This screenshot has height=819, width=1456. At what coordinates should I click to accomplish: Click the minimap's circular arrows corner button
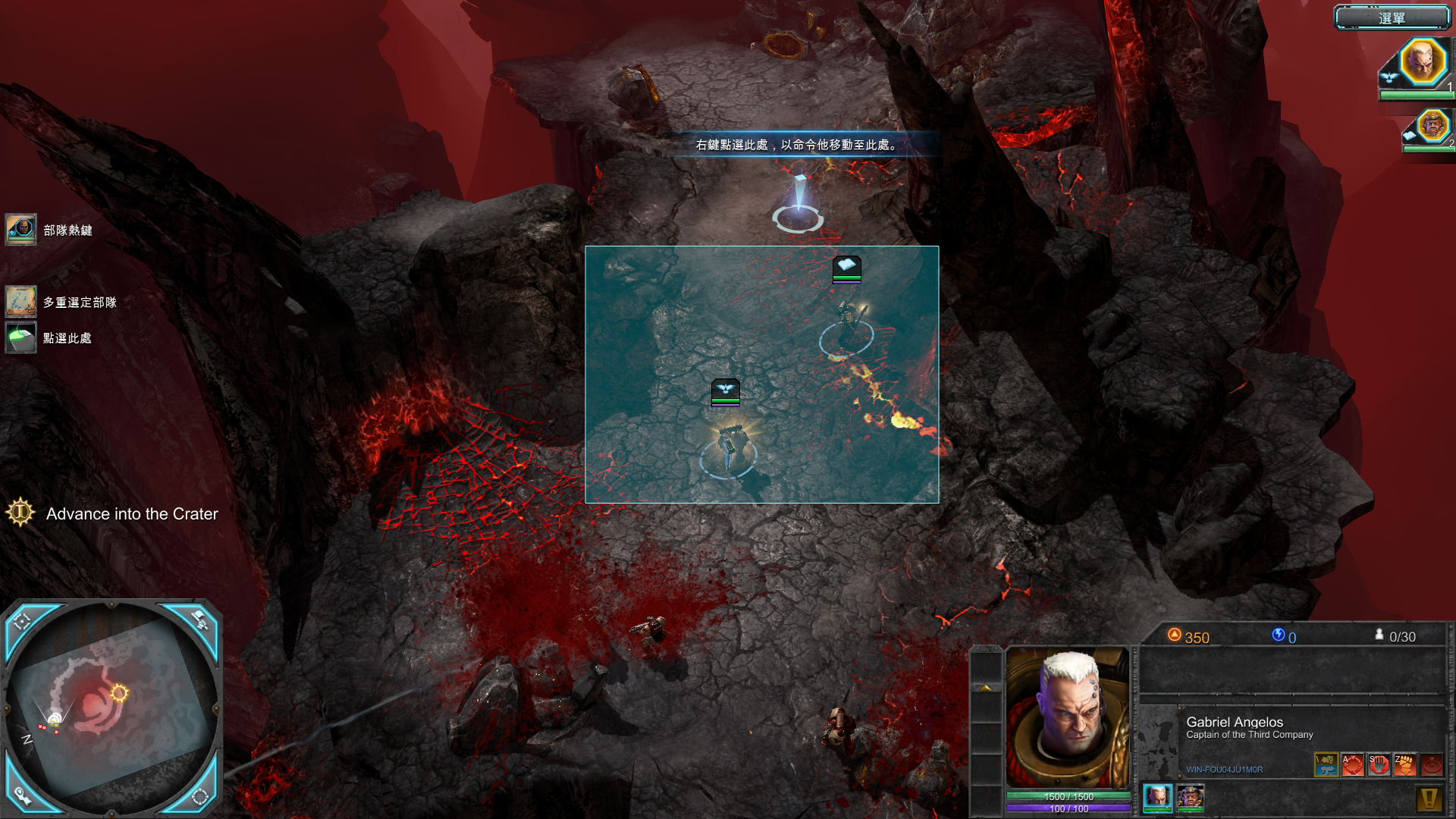coord(200,795)
